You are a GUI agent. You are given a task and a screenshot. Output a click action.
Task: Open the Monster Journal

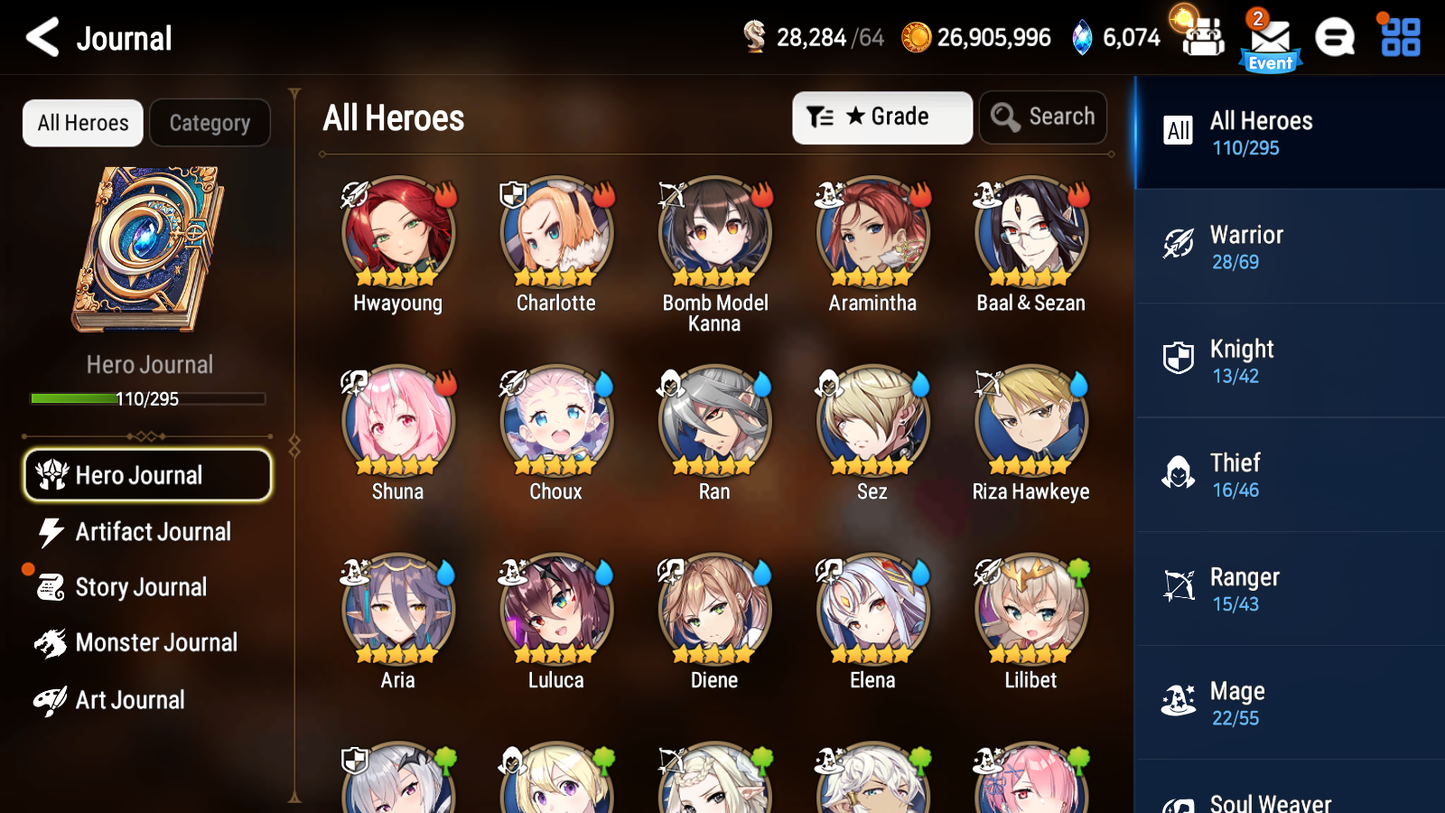156,643
